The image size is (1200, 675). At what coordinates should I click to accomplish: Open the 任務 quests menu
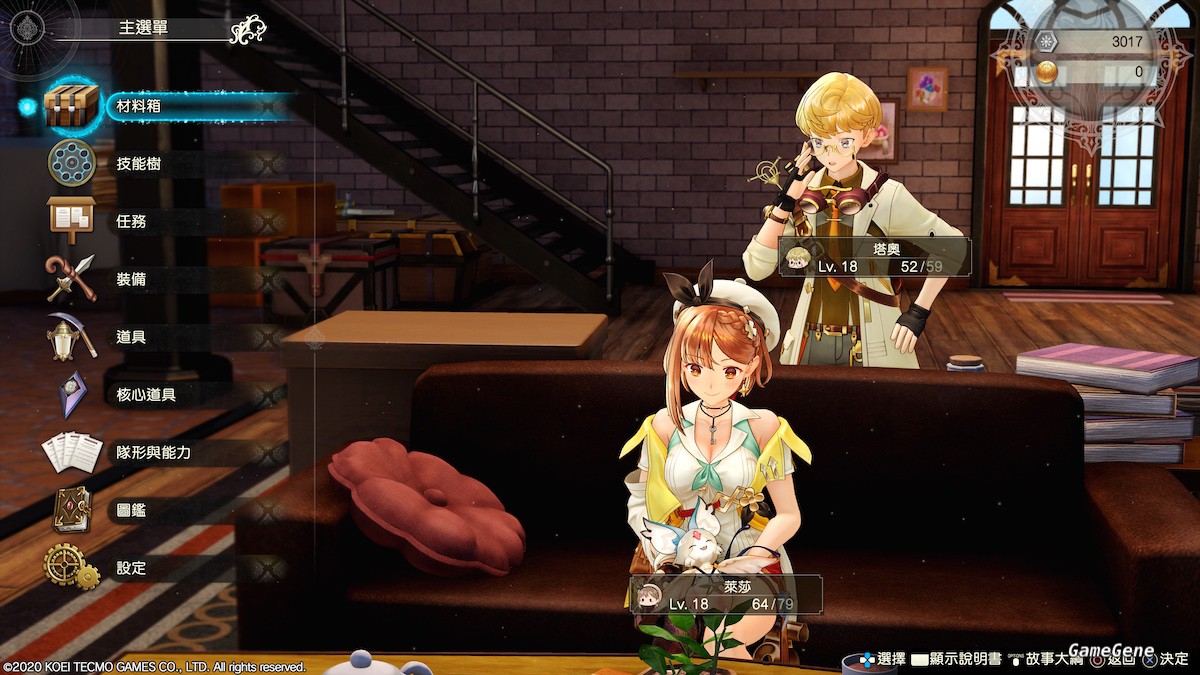point(132,221)
